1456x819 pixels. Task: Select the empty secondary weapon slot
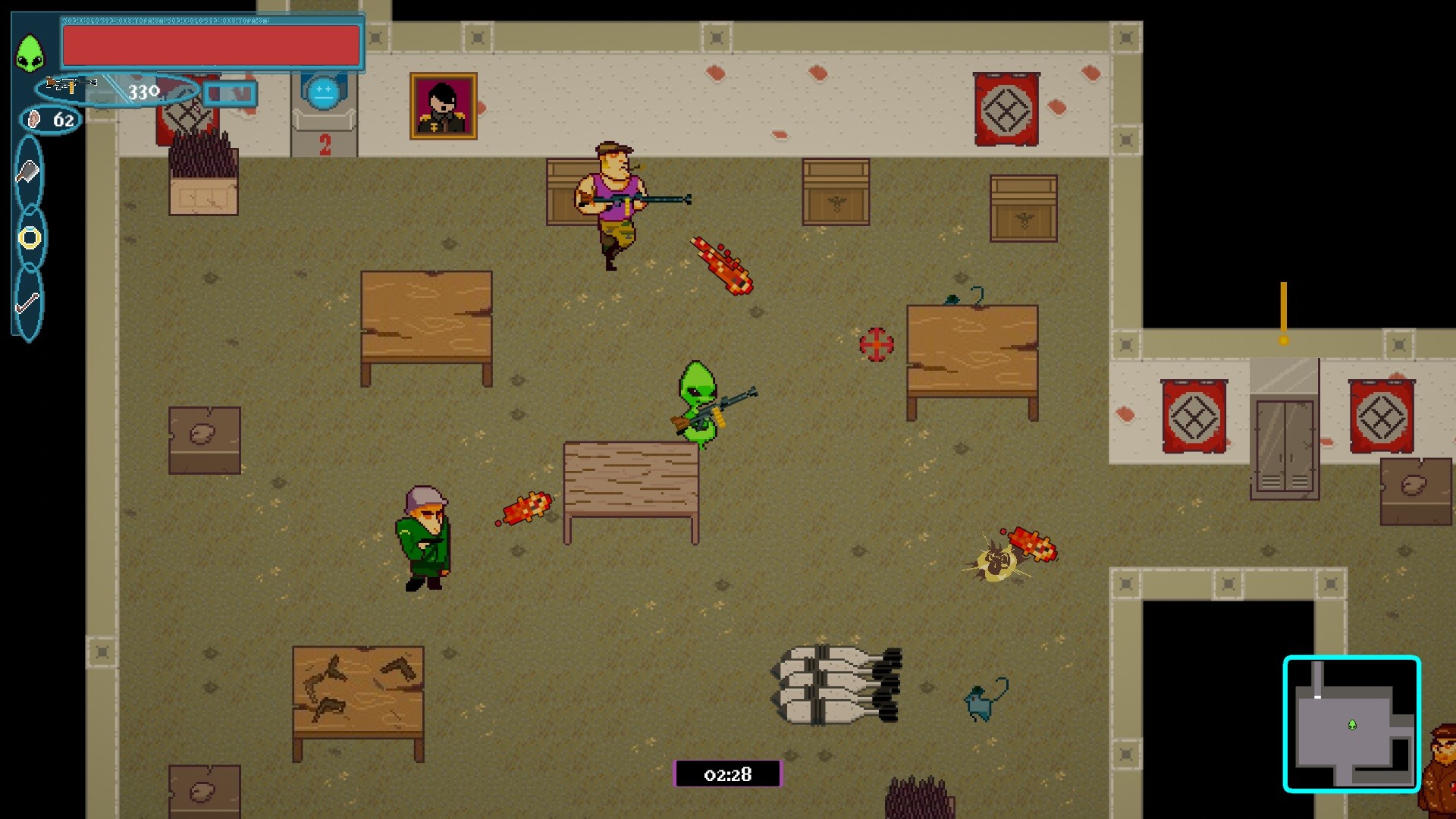[x=229, y=94]
